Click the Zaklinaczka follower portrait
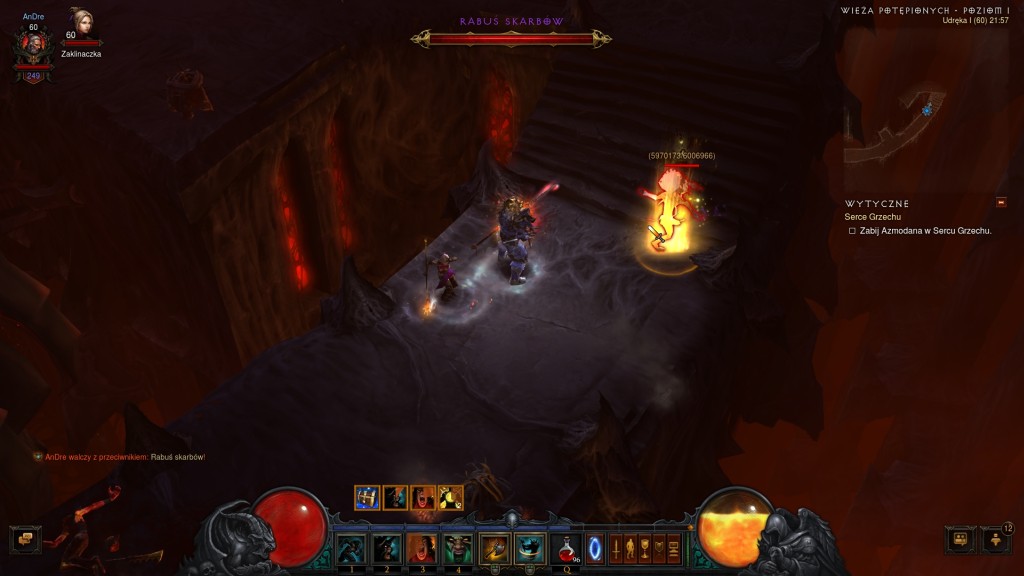 81,24
